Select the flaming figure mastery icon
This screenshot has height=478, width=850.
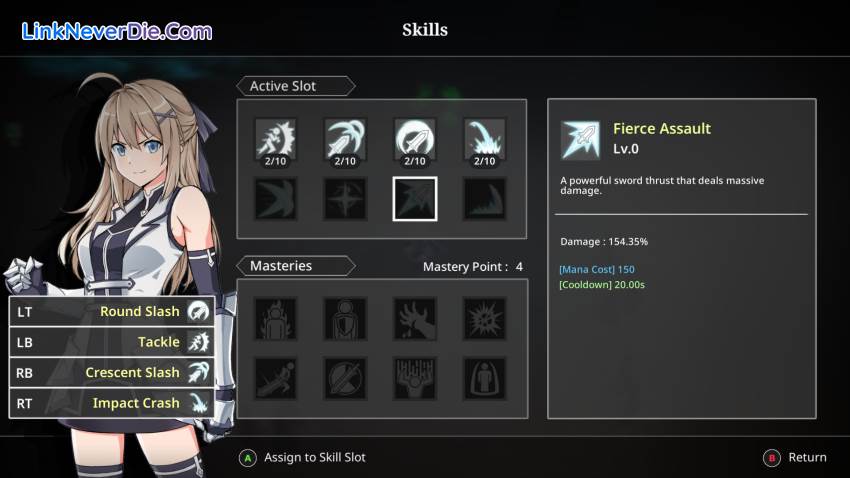pos(275,319)
